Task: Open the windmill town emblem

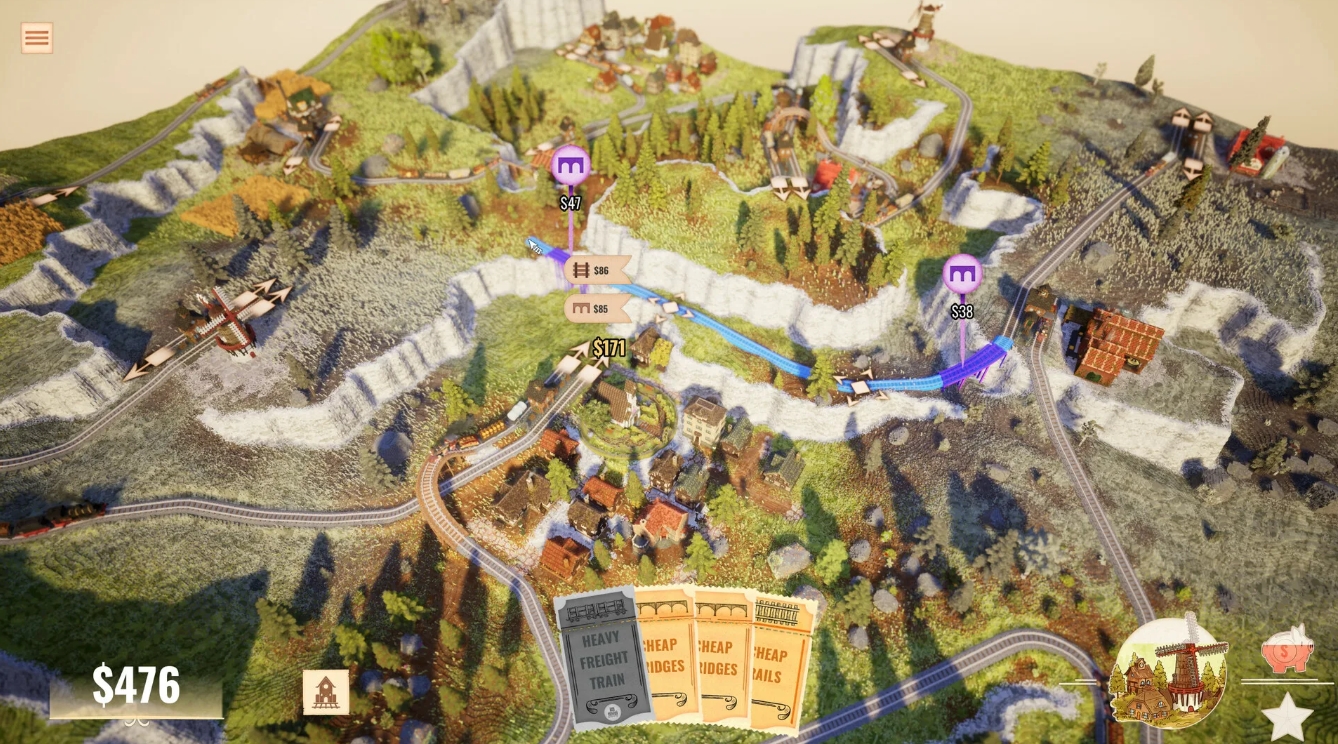Action: (x=1169, y=671)
